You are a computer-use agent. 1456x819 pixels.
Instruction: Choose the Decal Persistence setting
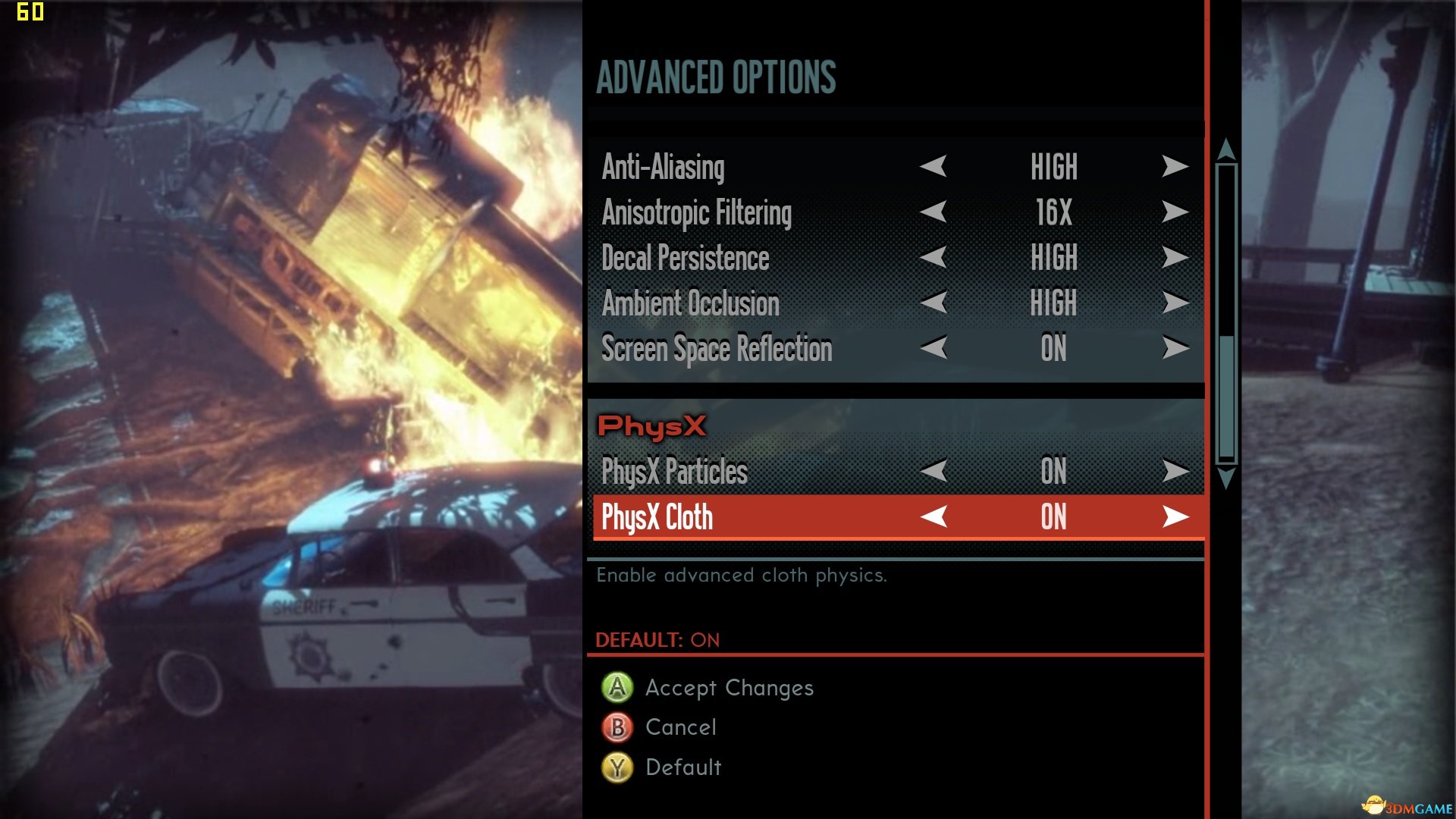pos(685,259)
